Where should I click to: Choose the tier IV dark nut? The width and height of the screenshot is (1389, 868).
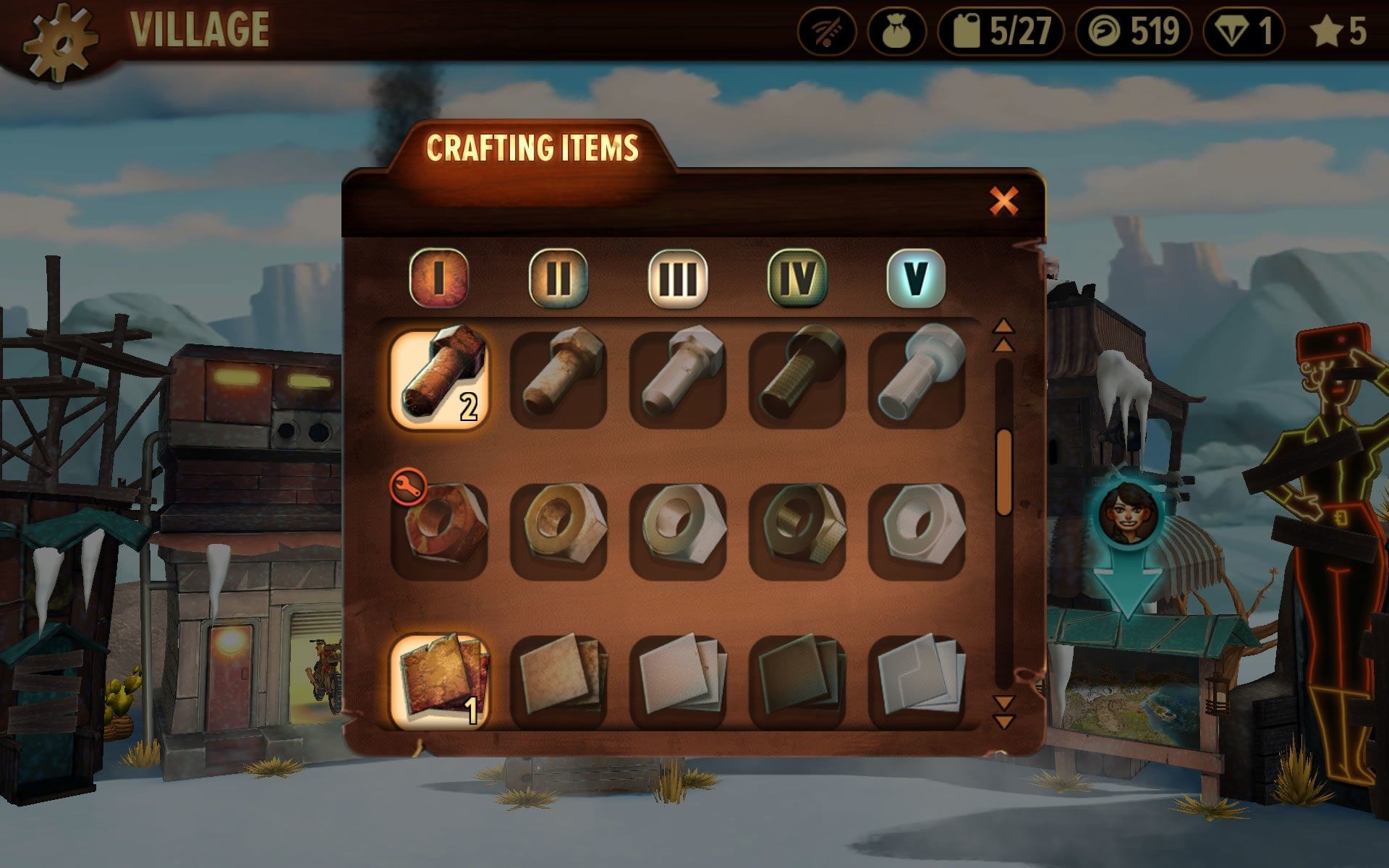[797, 530]
